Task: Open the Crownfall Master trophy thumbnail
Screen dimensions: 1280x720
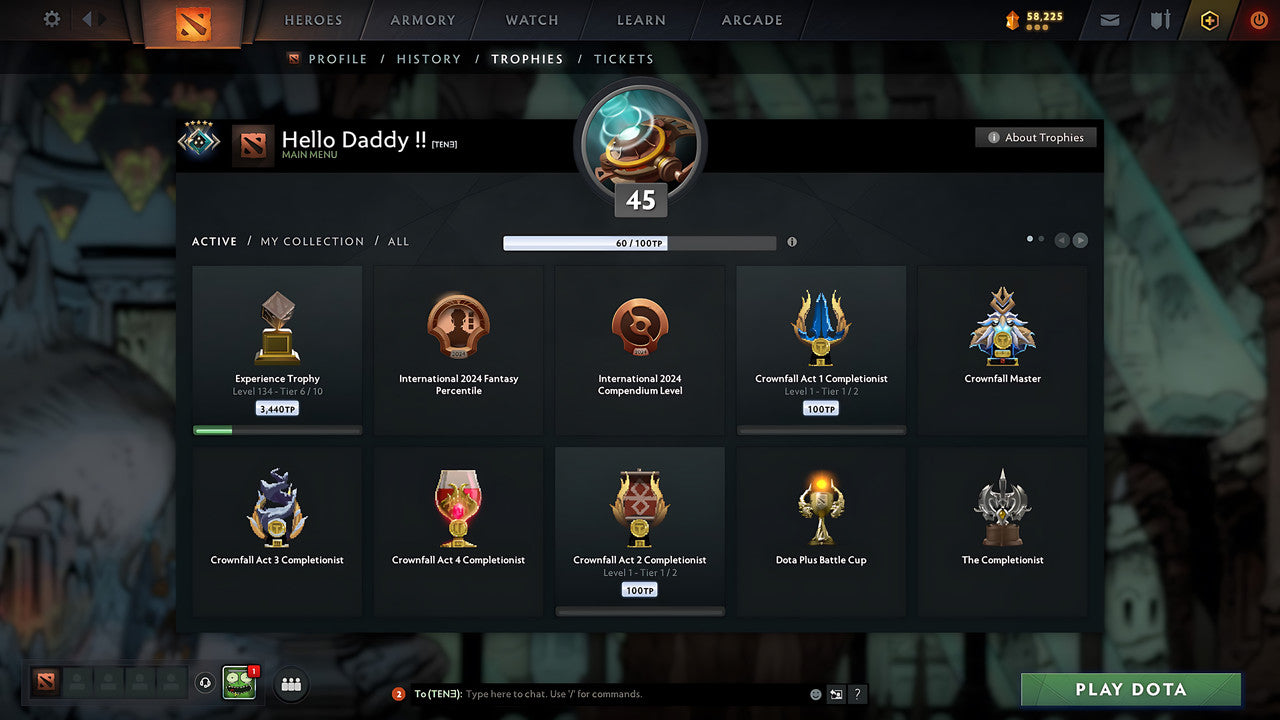Action: pos(1002,325)
